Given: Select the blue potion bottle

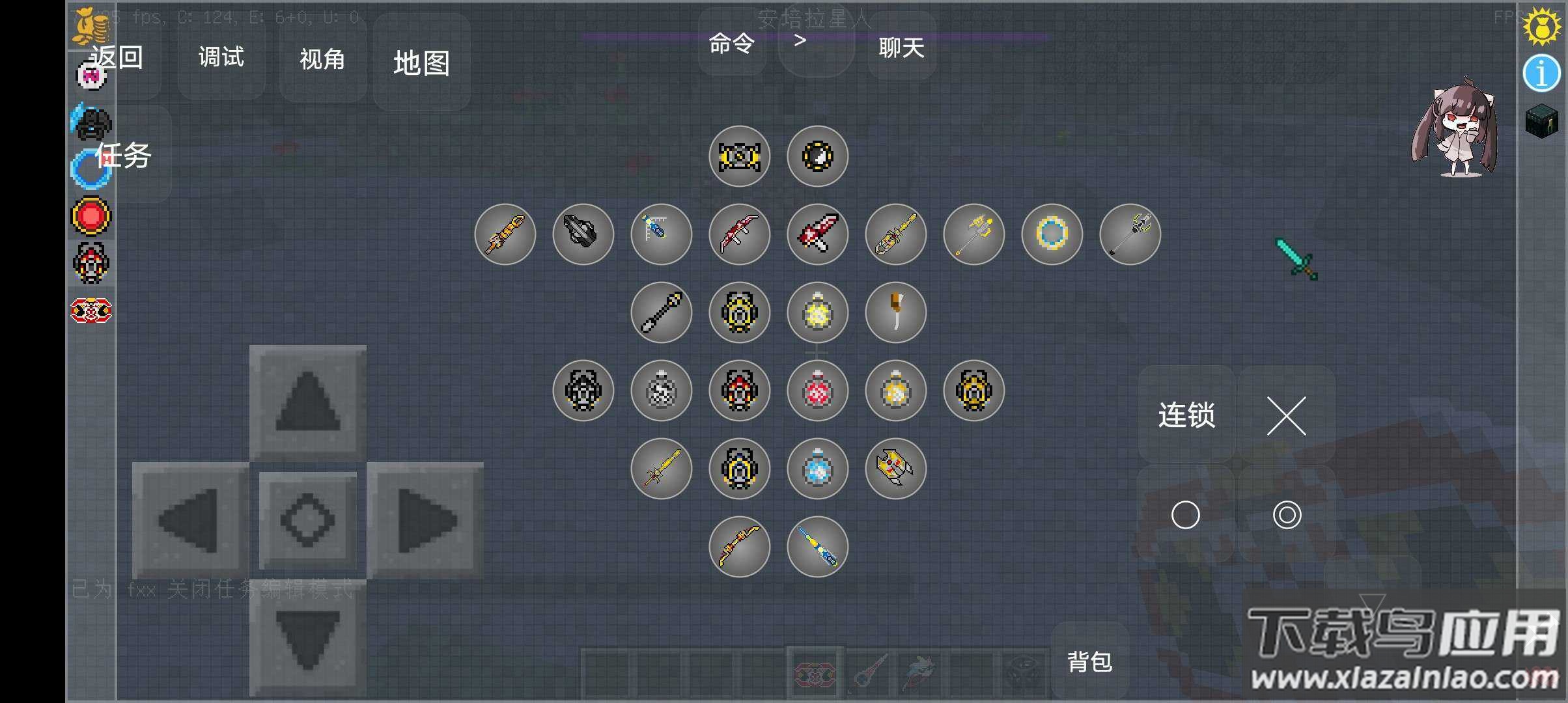Looking at the screenshot, I should [x=817, y=469].
